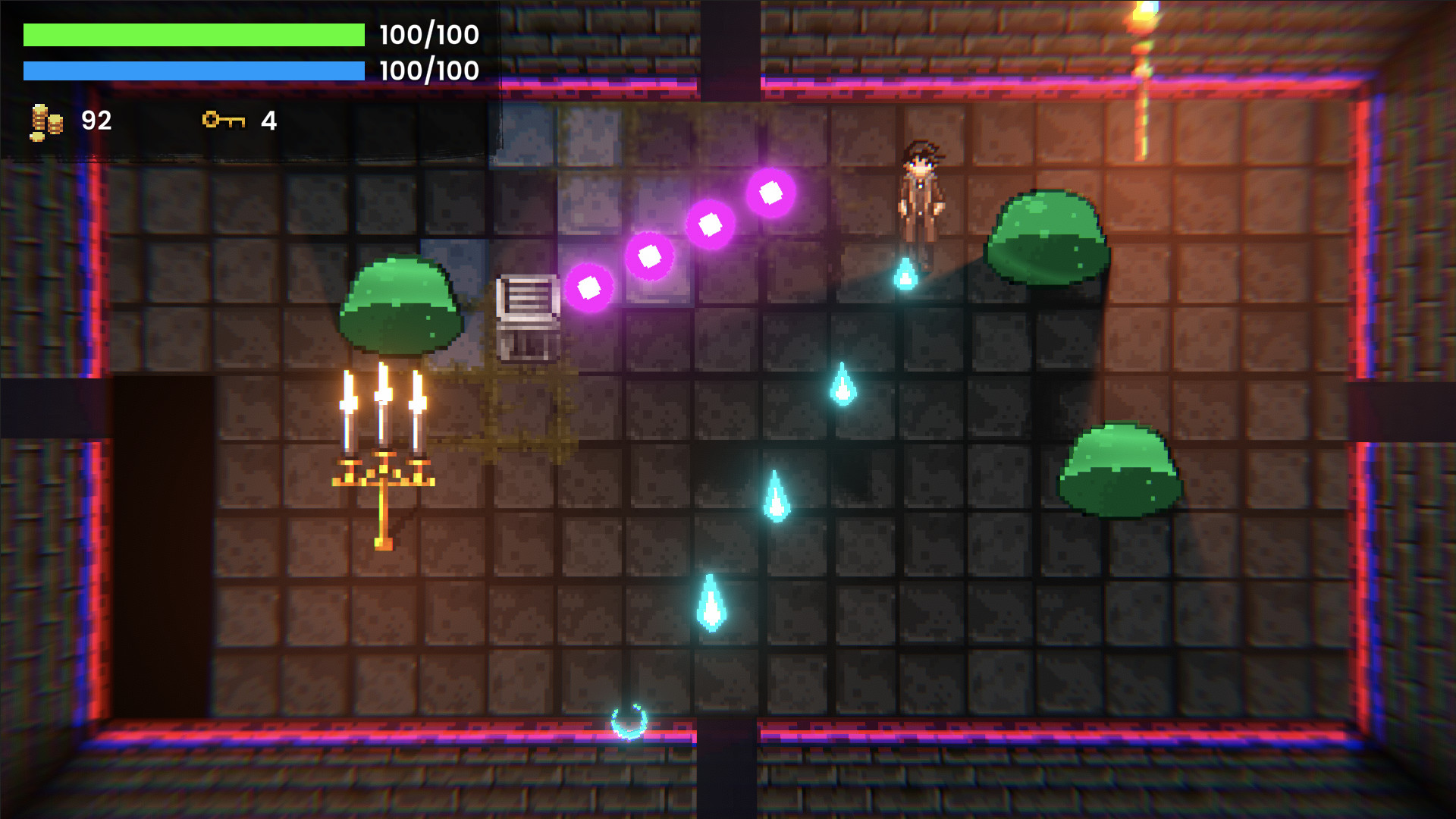This screenshot has height=819, width=1456.
Task: Click the green health bar
Action: (193, 33)
